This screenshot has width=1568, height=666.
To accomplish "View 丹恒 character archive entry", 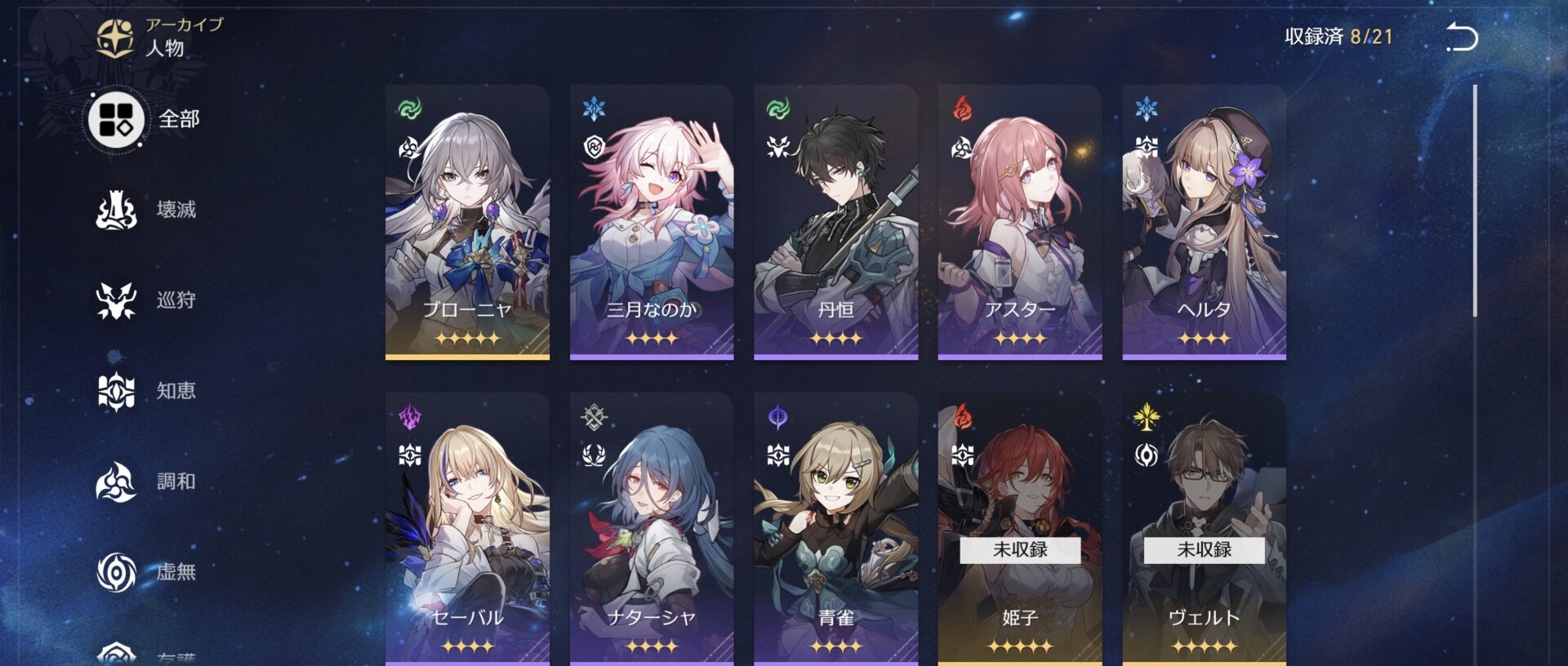I will coord(835,222).
